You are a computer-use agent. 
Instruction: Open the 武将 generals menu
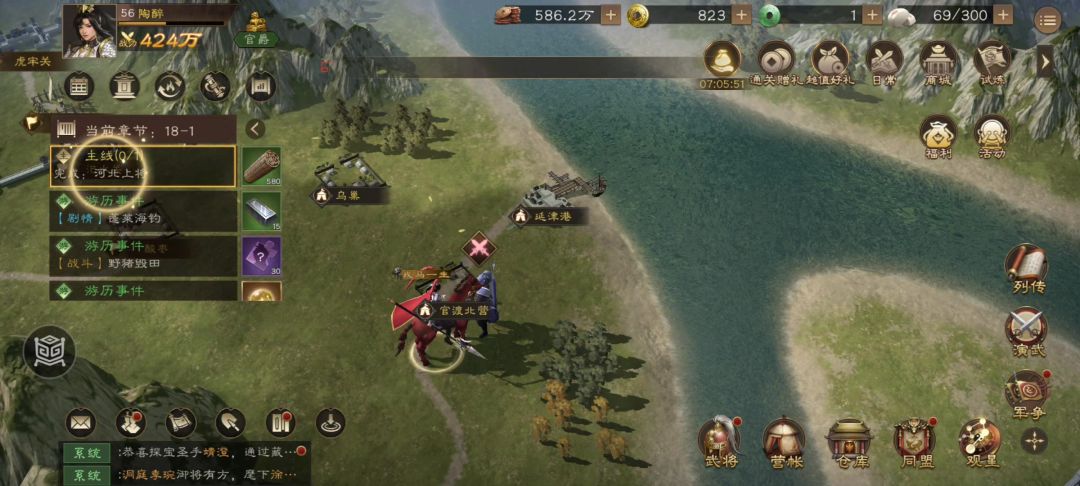[718, 440]
